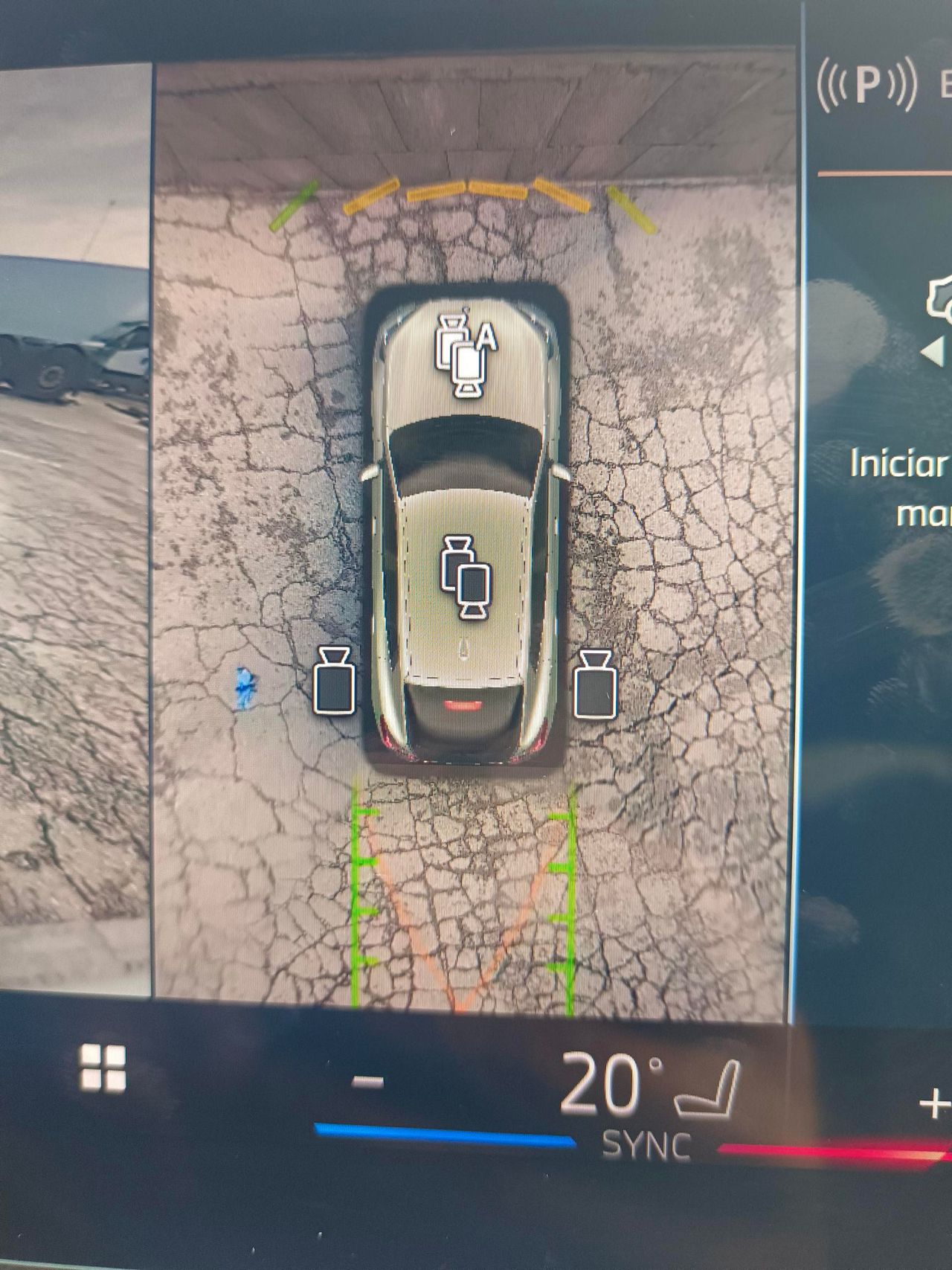
Task: Tap the blue person marker on the ground
Action: (x=245, y=688)
